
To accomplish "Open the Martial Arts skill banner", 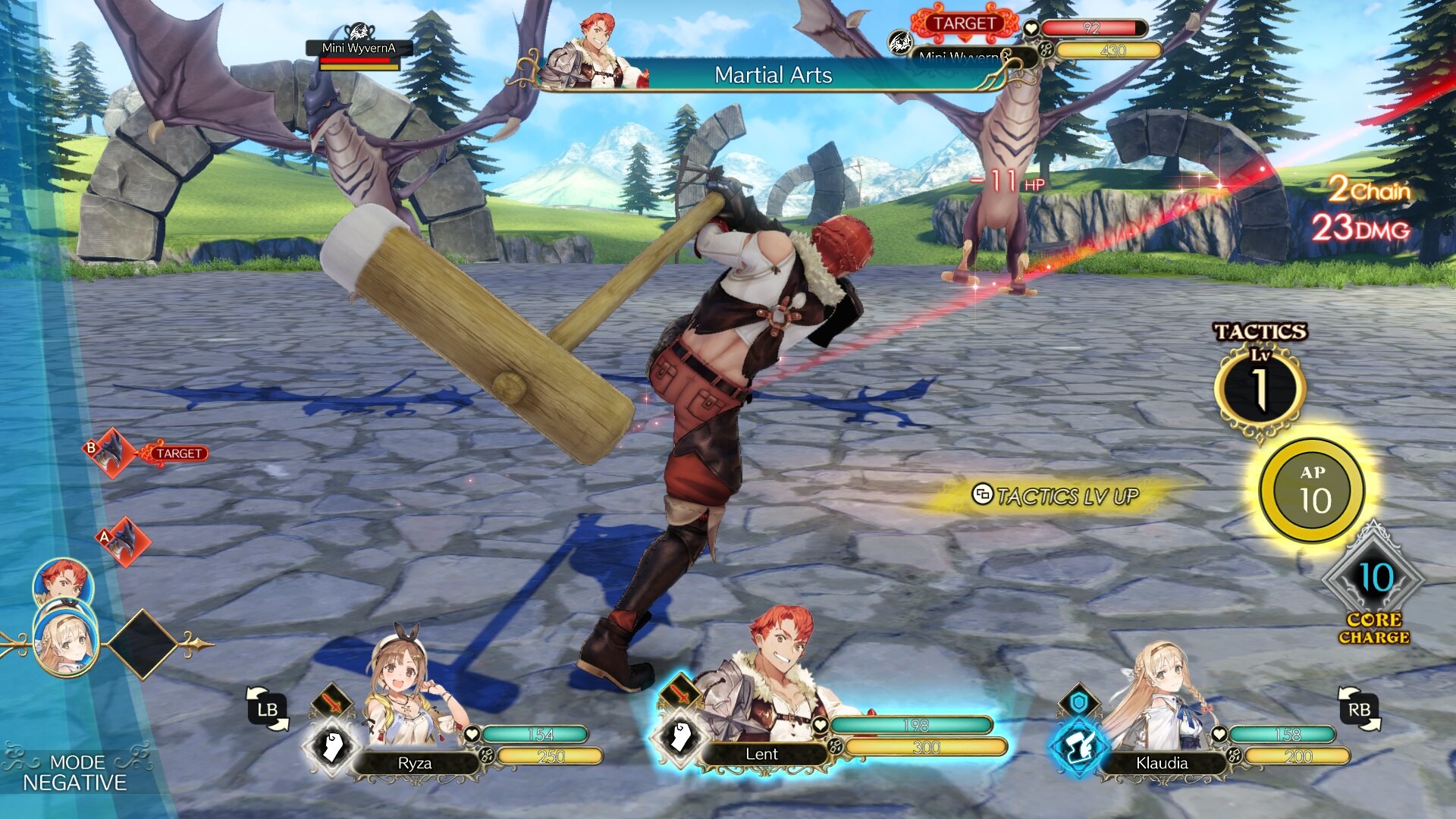I will point(773,76).
